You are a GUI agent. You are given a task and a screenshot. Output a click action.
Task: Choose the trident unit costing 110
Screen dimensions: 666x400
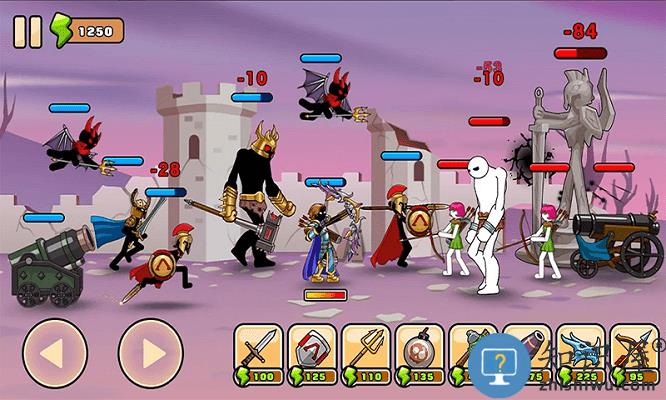tap(366, 353)
